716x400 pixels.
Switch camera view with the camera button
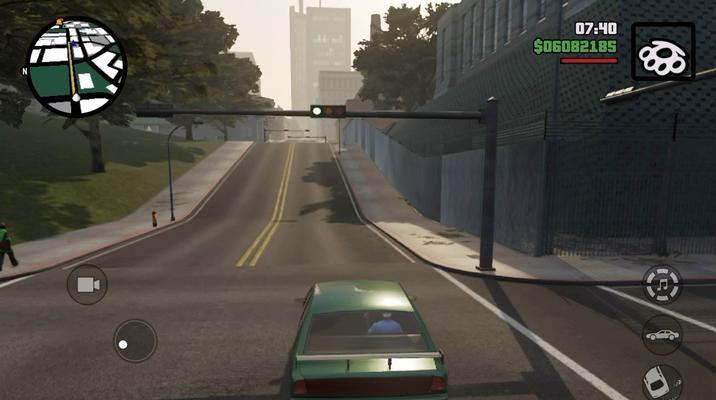pyautogui.click(x=87, y=285)
